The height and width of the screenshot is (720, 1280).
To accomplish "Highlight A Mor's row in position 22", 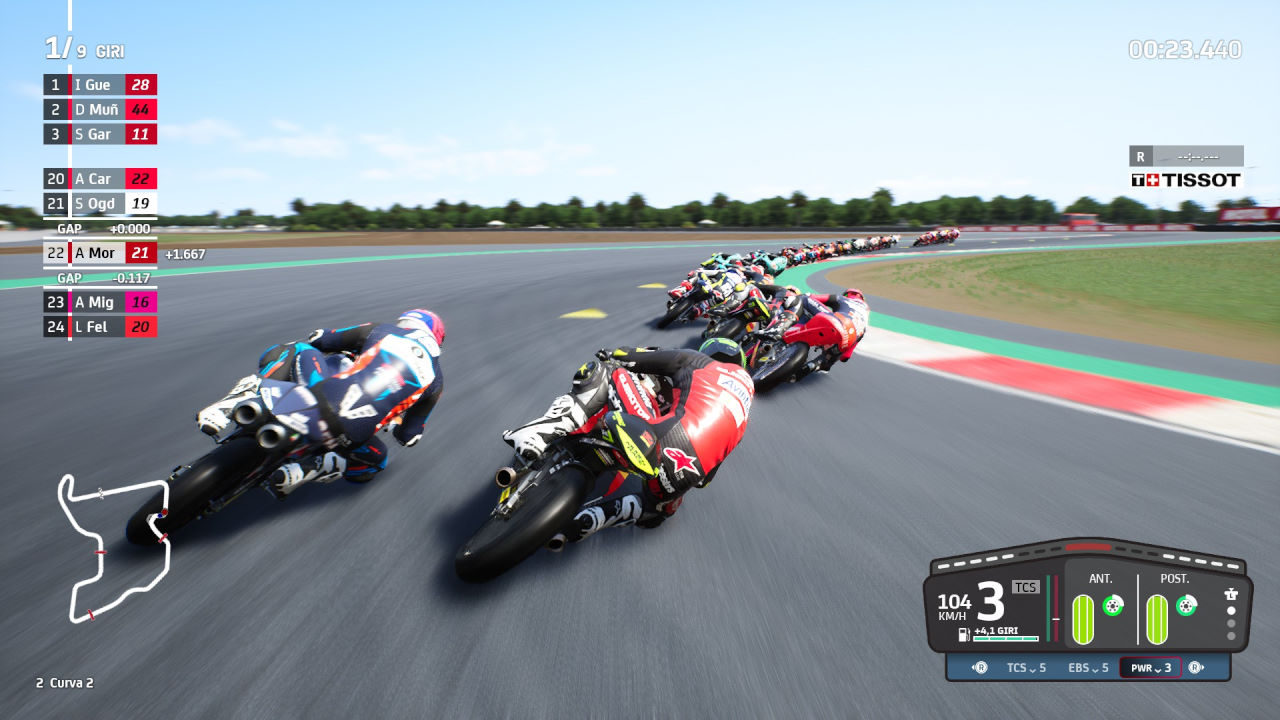I will 99,253.
